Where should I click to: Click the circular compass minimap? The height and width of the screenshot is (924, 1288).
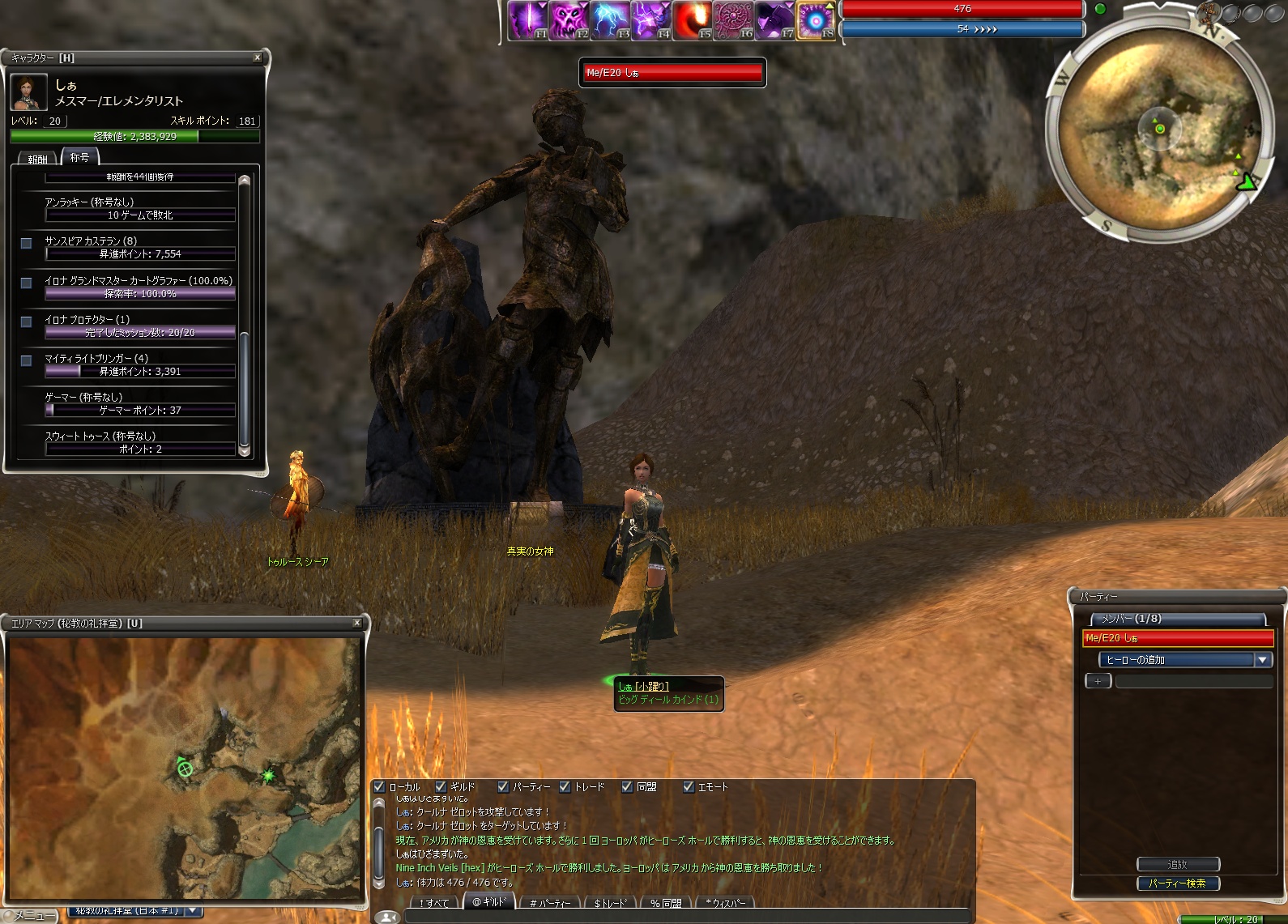pyautogui.click(x=1158, y=130)
